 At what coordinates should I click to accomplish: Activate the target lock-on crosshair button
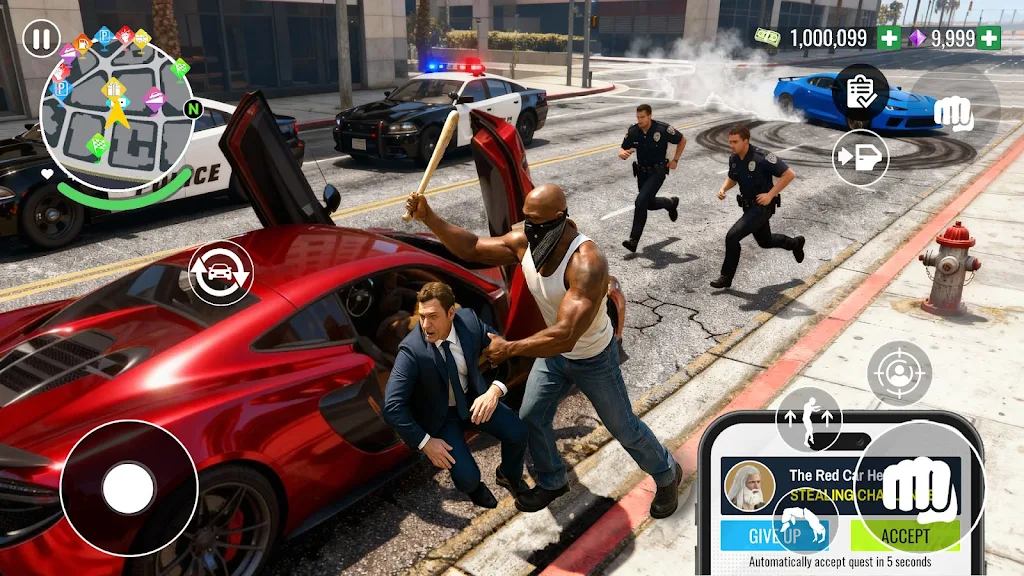899,373
